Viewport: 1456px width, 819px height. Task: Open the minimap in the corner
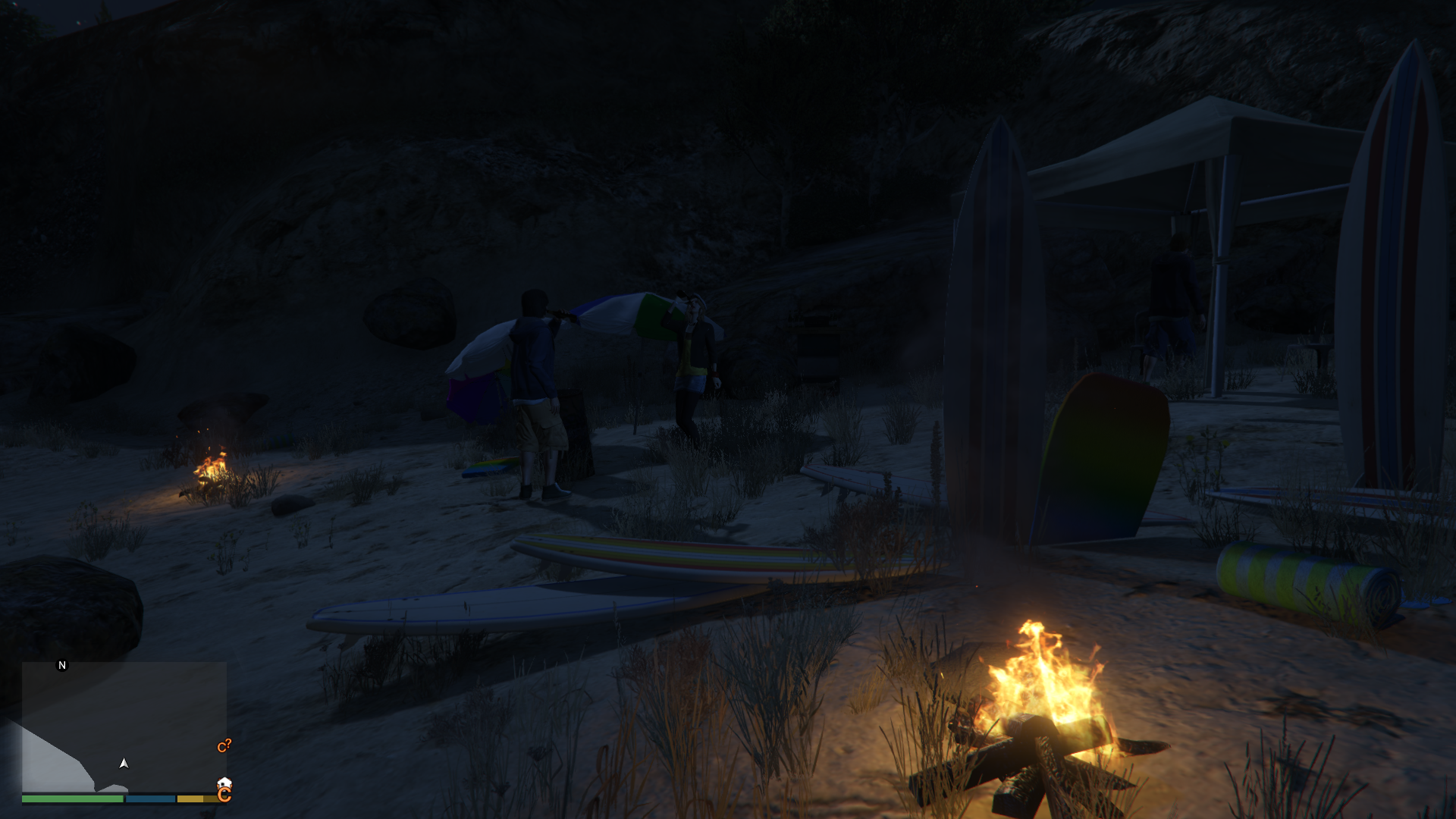pos(124,727)
